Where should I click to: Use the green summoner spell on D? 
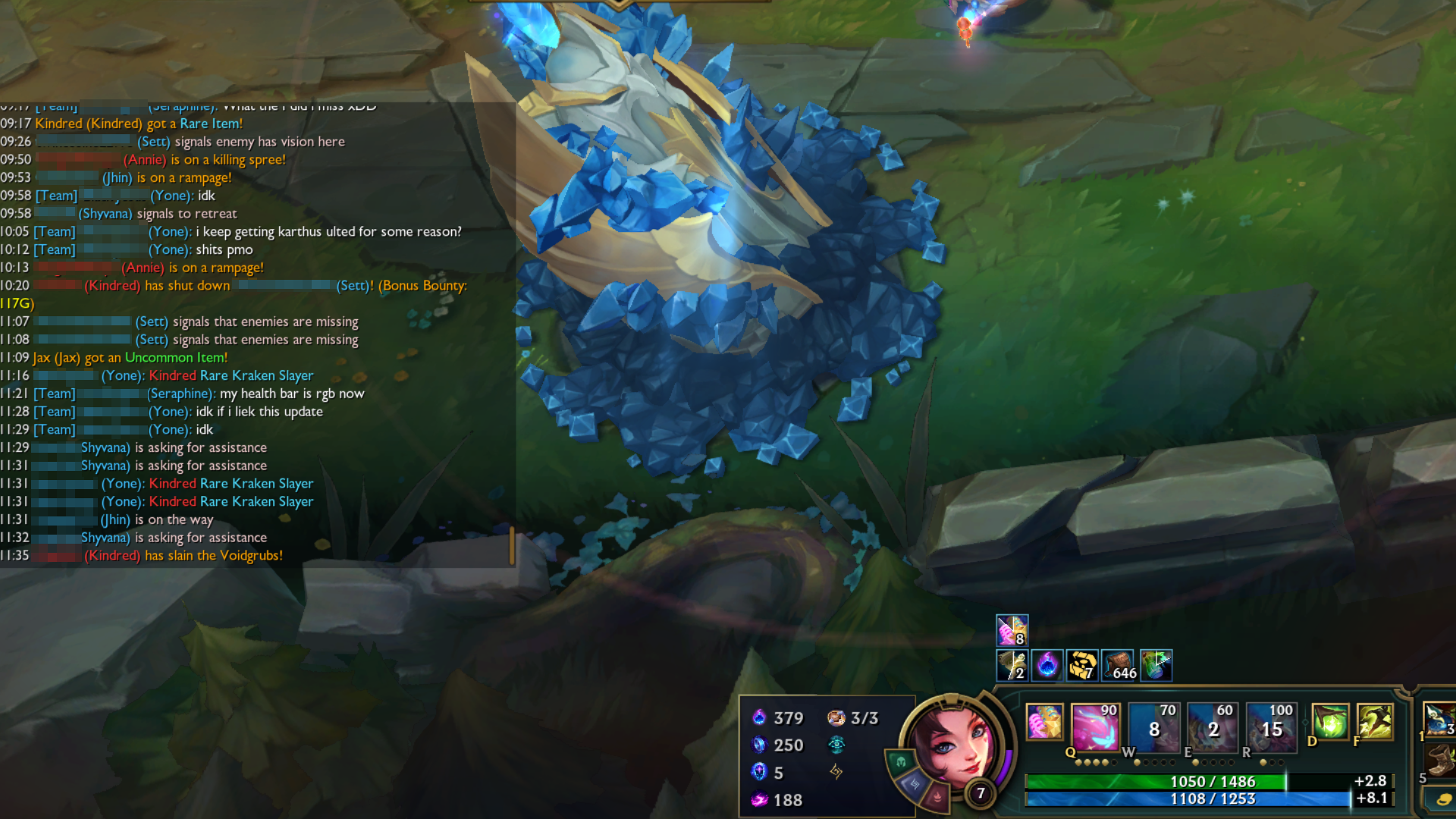pos(1330,721)
